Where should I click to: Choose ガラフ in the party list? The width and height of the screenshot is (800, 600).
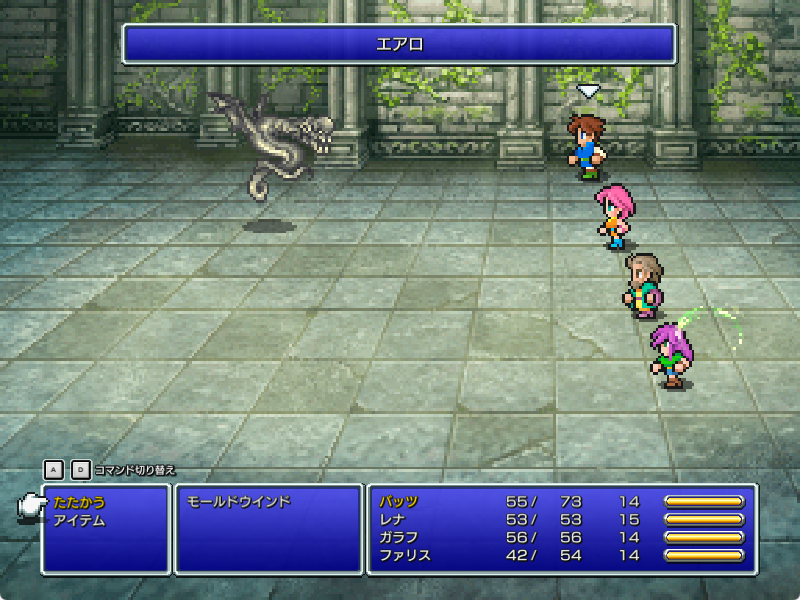(x=399, y=538)
